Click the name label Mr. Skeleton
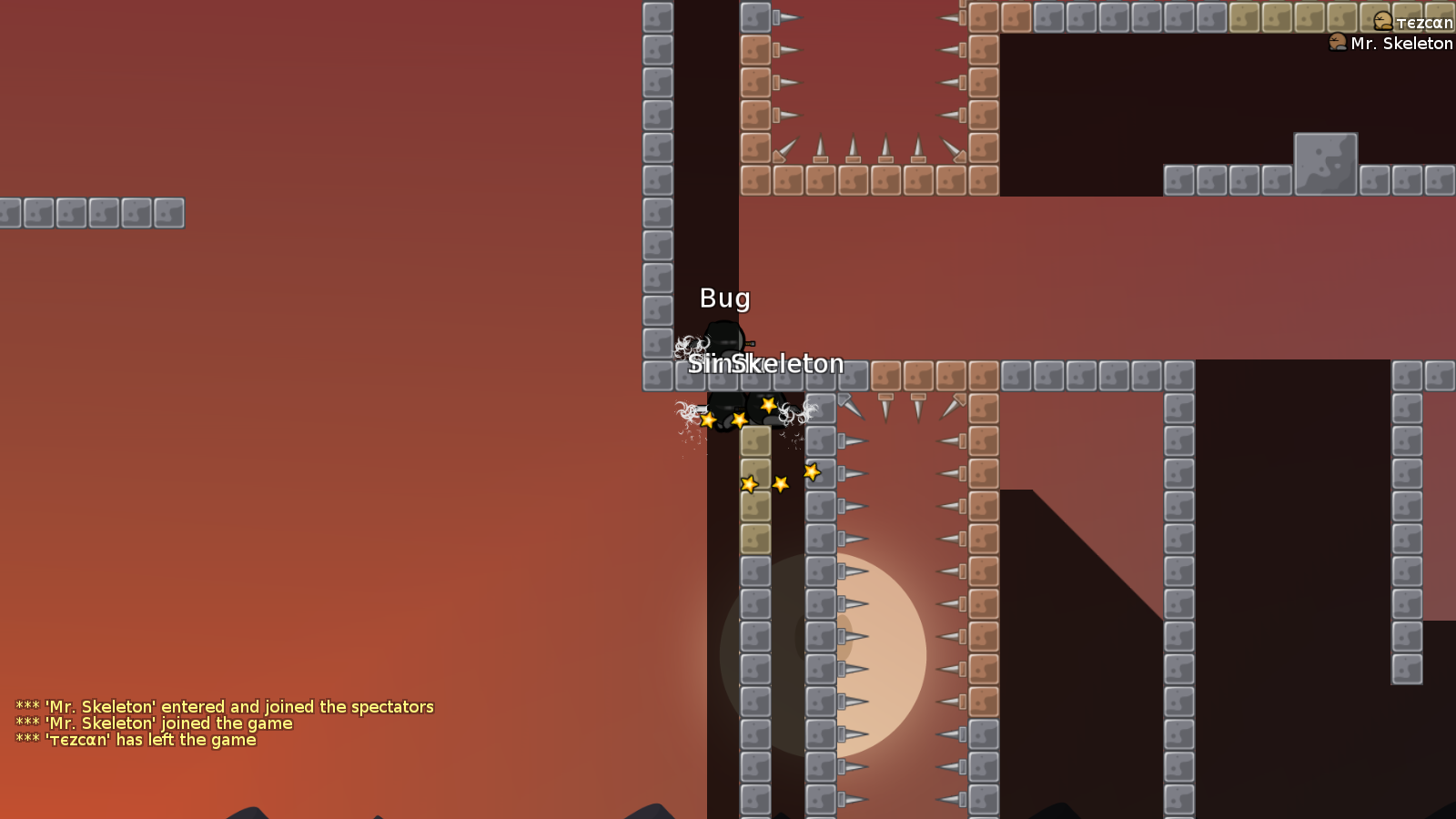This screenshot has height=819, width=1456. [1401, 43]
